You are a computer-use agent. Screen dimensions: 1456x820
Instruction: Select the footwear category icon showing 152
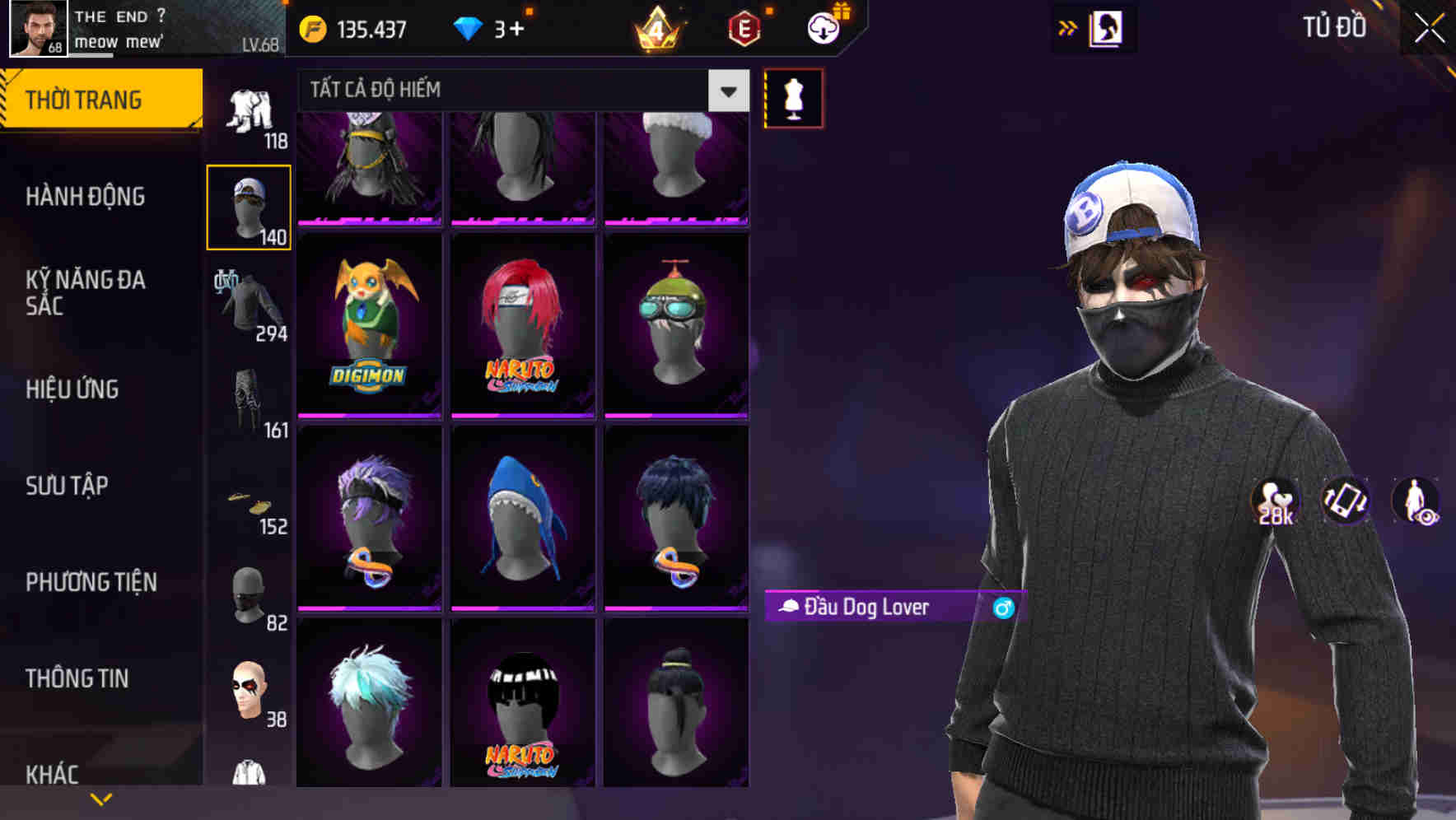click(249, 500)
